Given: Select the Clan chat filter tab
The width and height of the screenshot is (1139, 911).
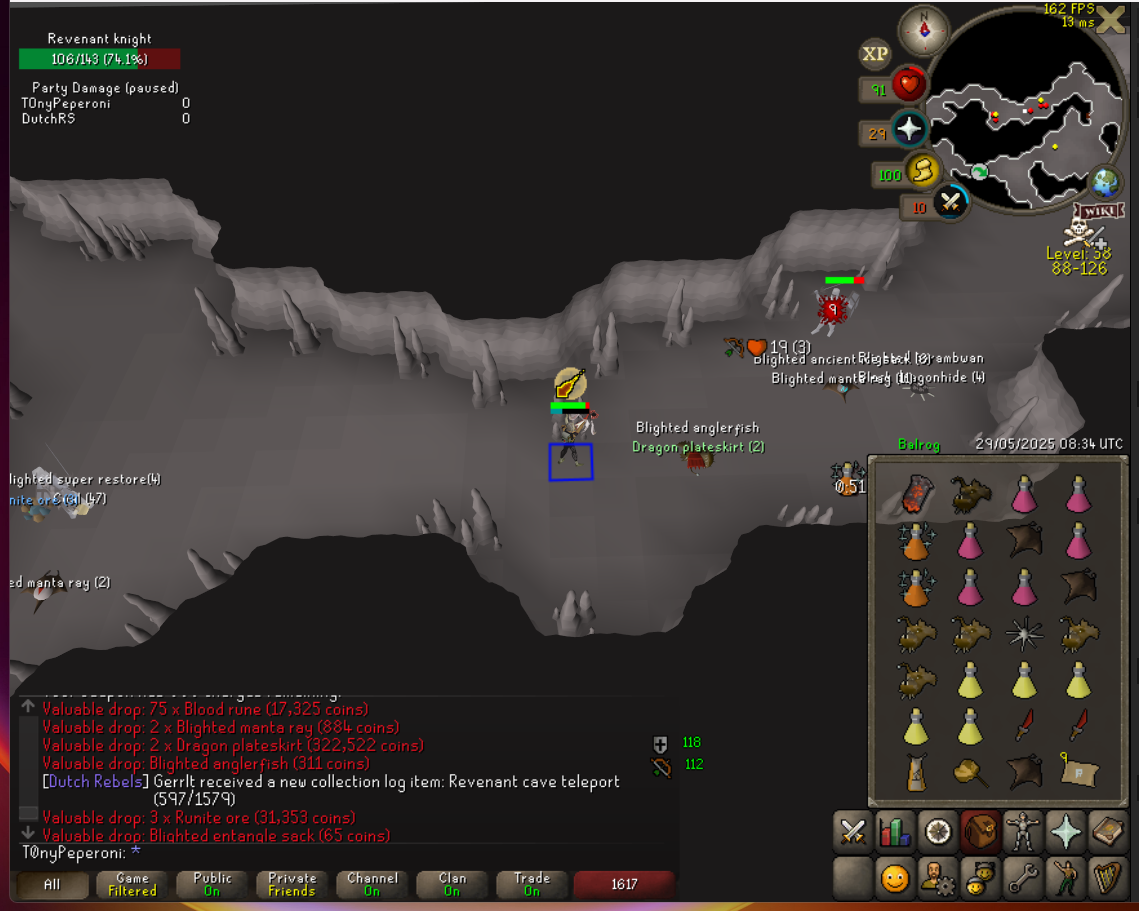Looking at the screenshot, I should coord(452,884).
